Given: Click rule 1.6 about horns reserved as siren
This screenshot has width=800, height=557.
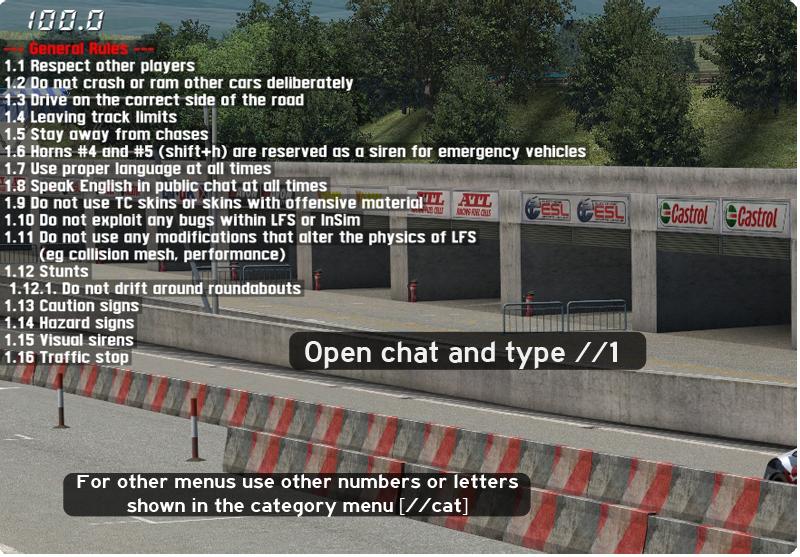Looking at the screenshot, I should [295, 152].
